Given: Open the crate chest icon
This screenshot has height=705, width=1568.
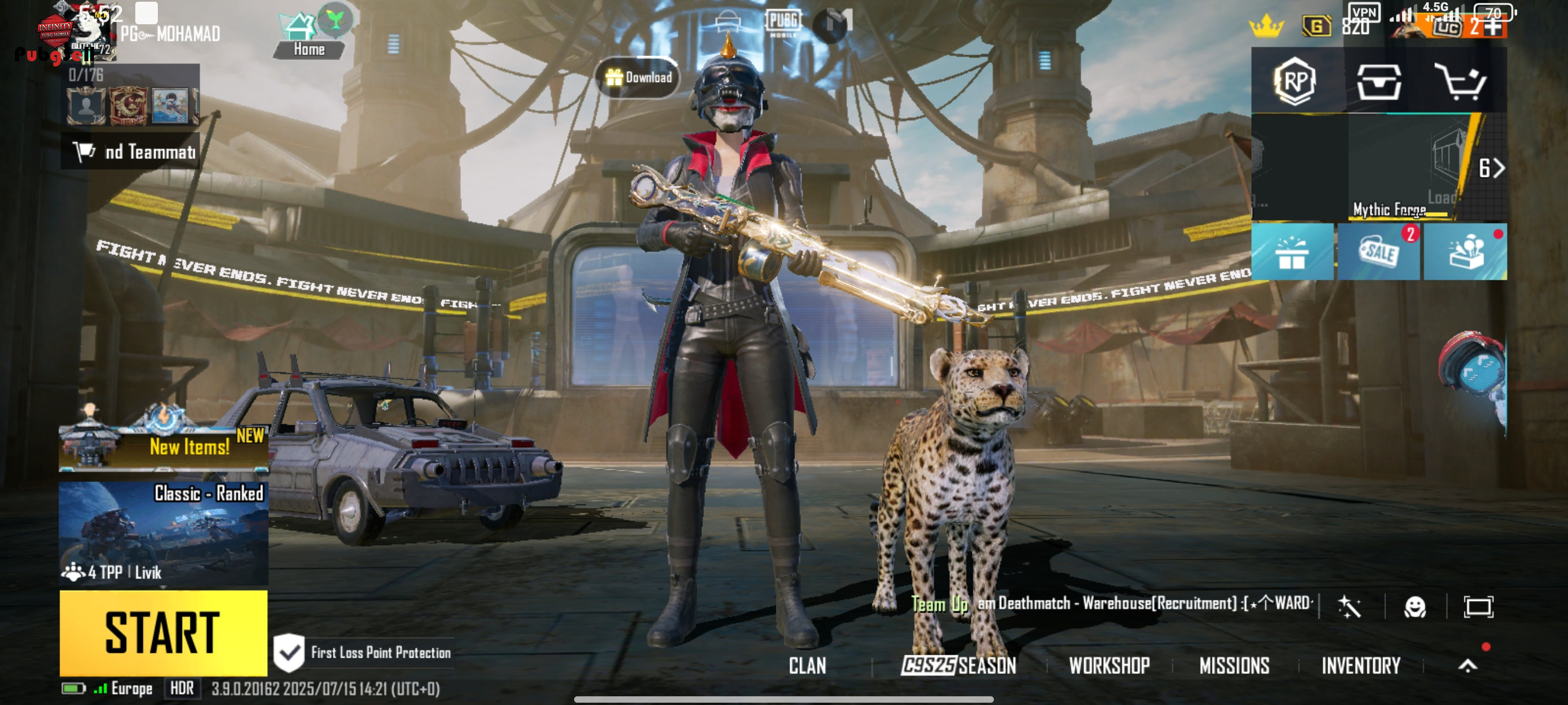Looking at the screenshot, I should 1378,81.
